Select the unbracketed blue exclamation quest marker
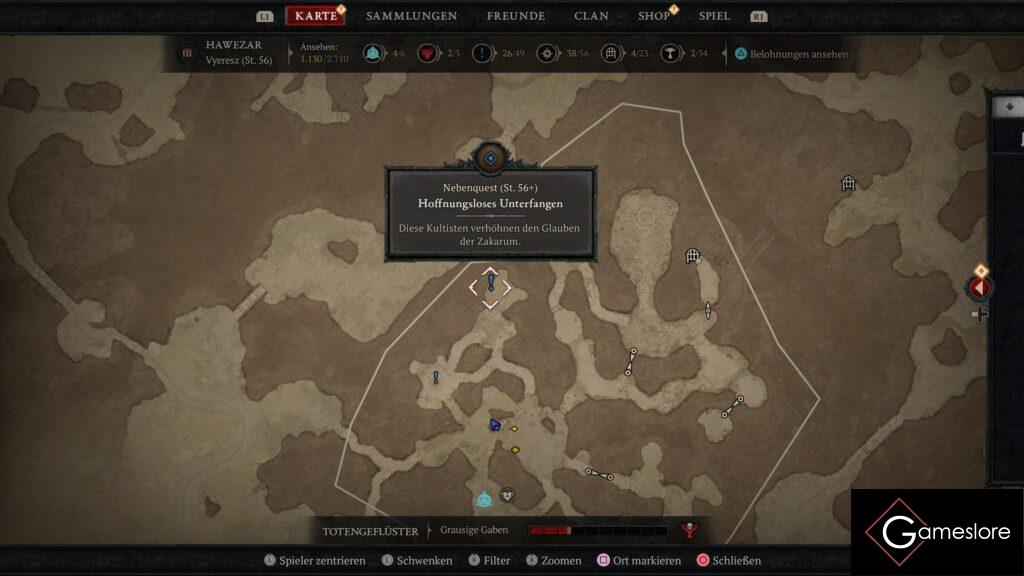Viewport: 1024px width, 576px height. click(x=436, y=377)
